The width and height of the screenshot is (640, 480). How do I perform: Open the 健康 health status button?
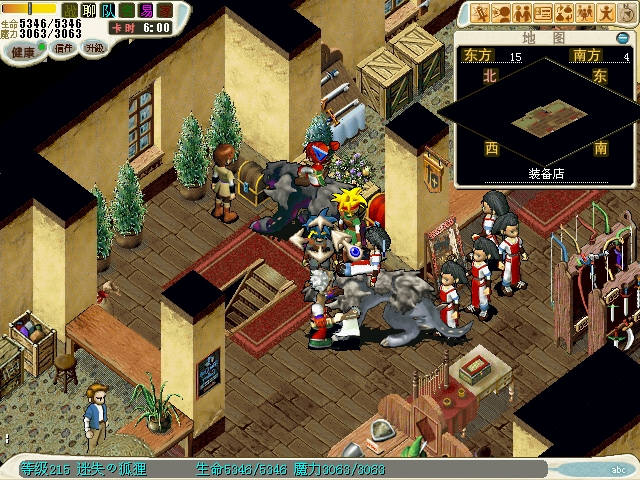[23, 48]
